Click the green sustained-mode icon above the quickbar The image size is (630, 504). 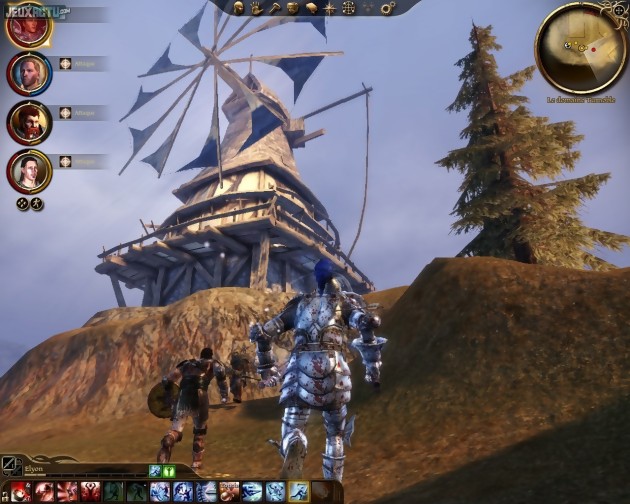point(169,470)
